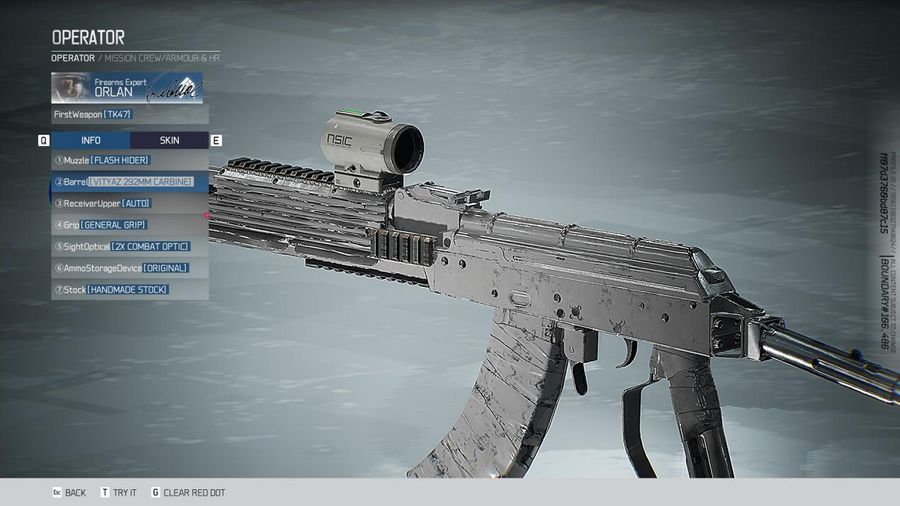Open the SightOptical 2X Combat Optic row
The height and width of the screenshot is (506, 900).
coord(130,246)
